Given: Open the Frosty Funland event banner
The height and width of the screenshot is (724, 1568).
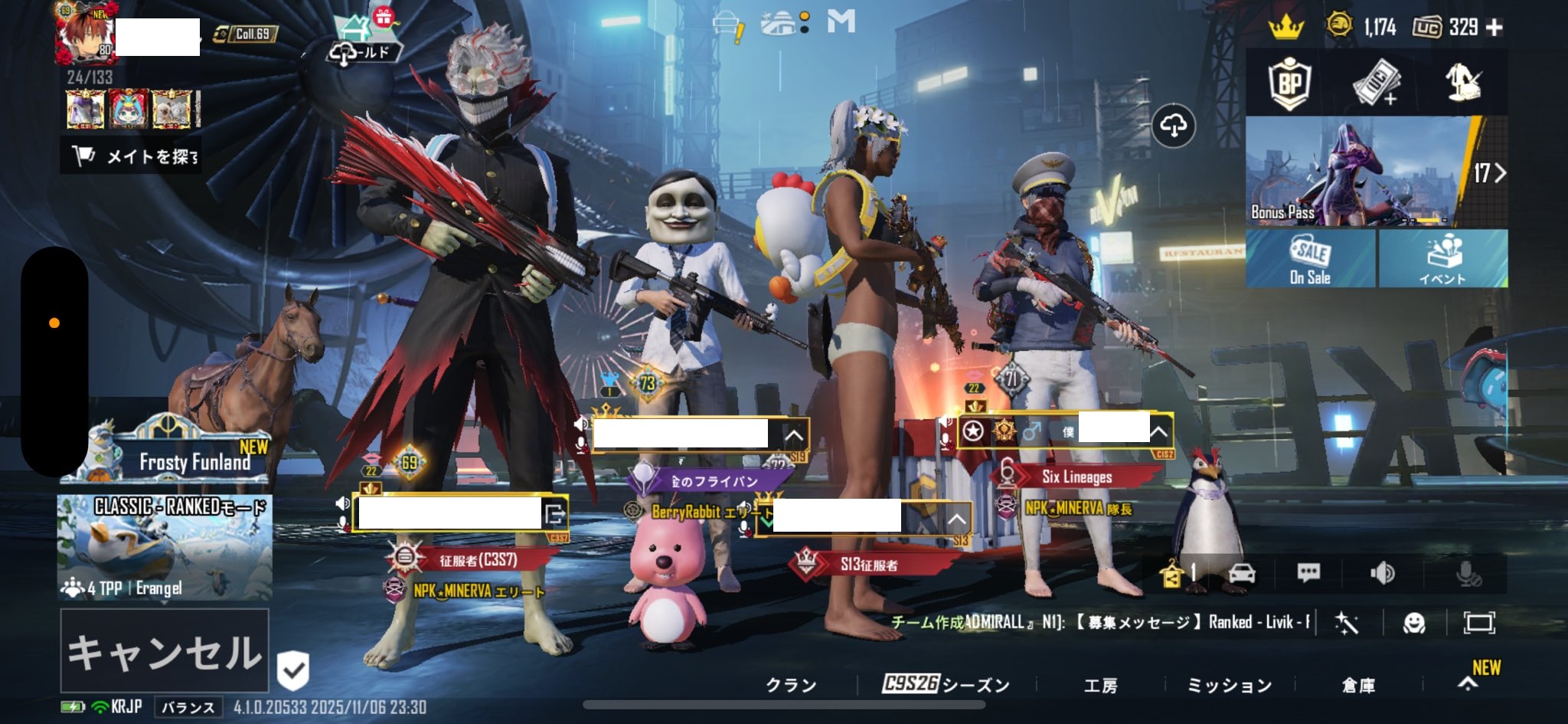Looking at the screenshot, I should 166,457.
